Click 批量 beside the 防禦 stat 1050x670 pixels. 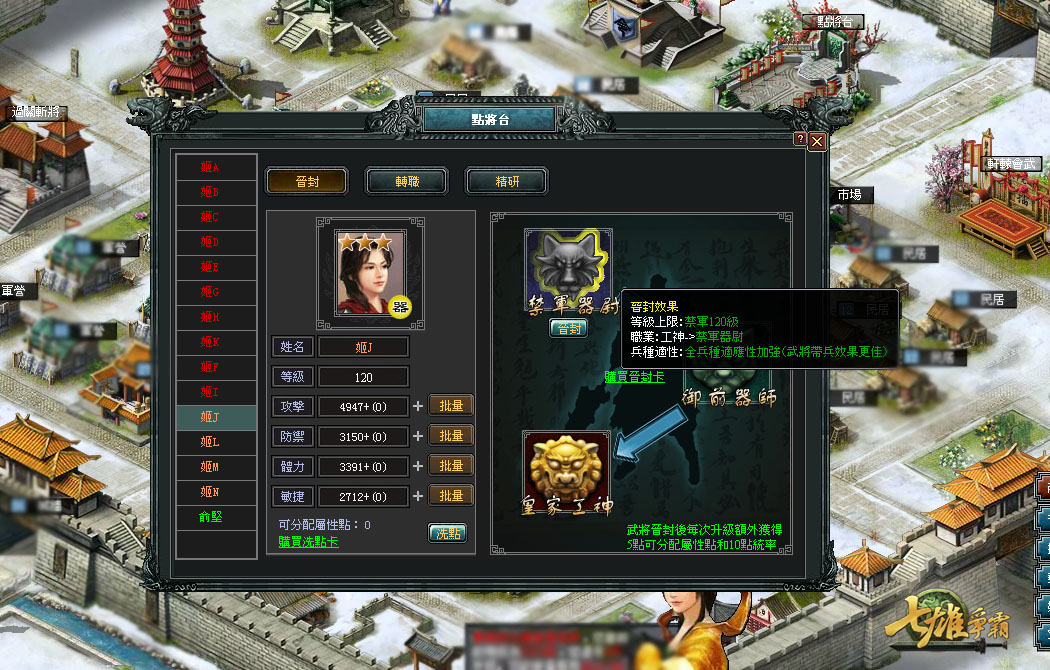coord(451,436)
